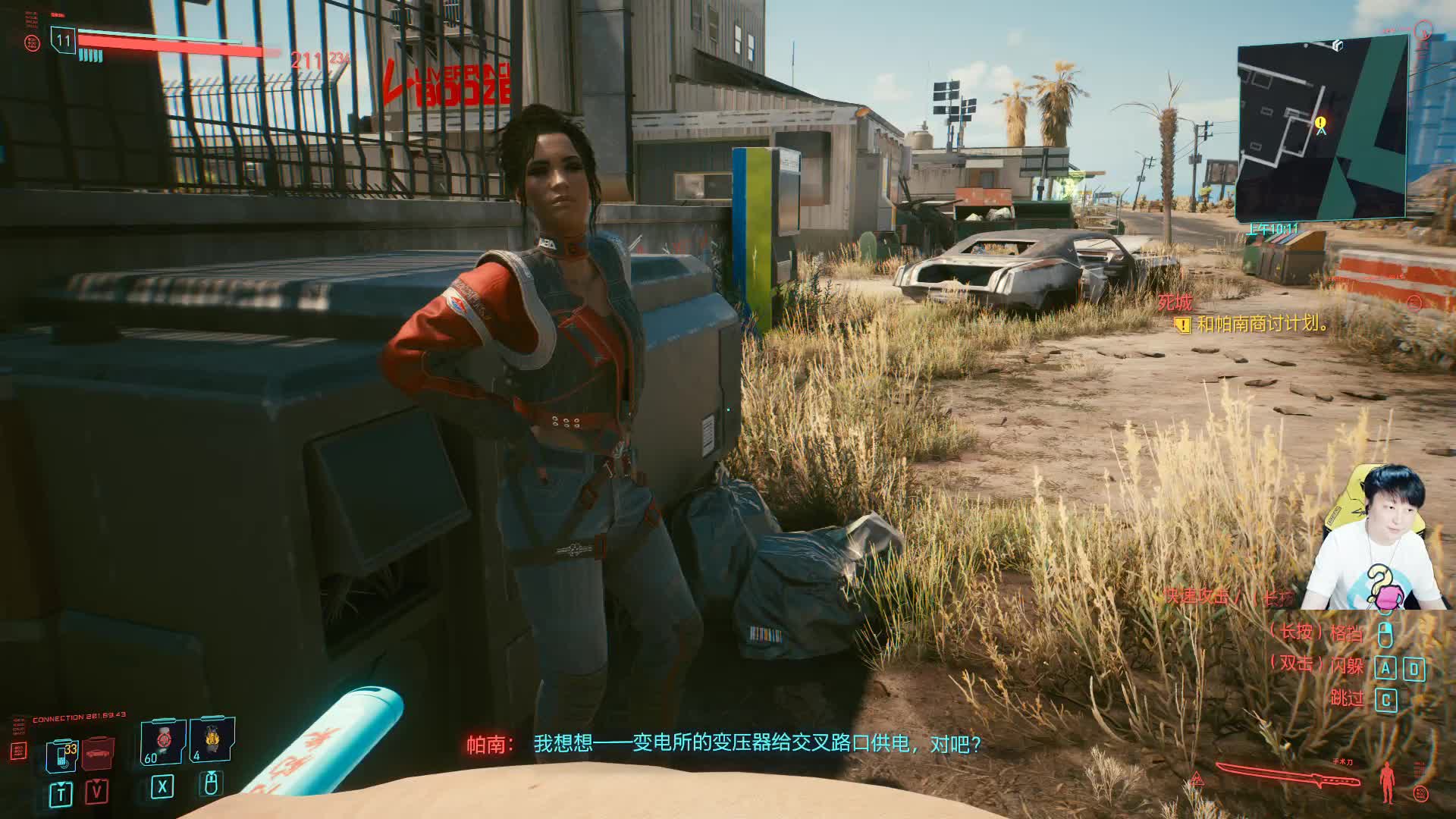Click the level 11 badge
Screen dimensions: 1456x819
pos(63,40)
